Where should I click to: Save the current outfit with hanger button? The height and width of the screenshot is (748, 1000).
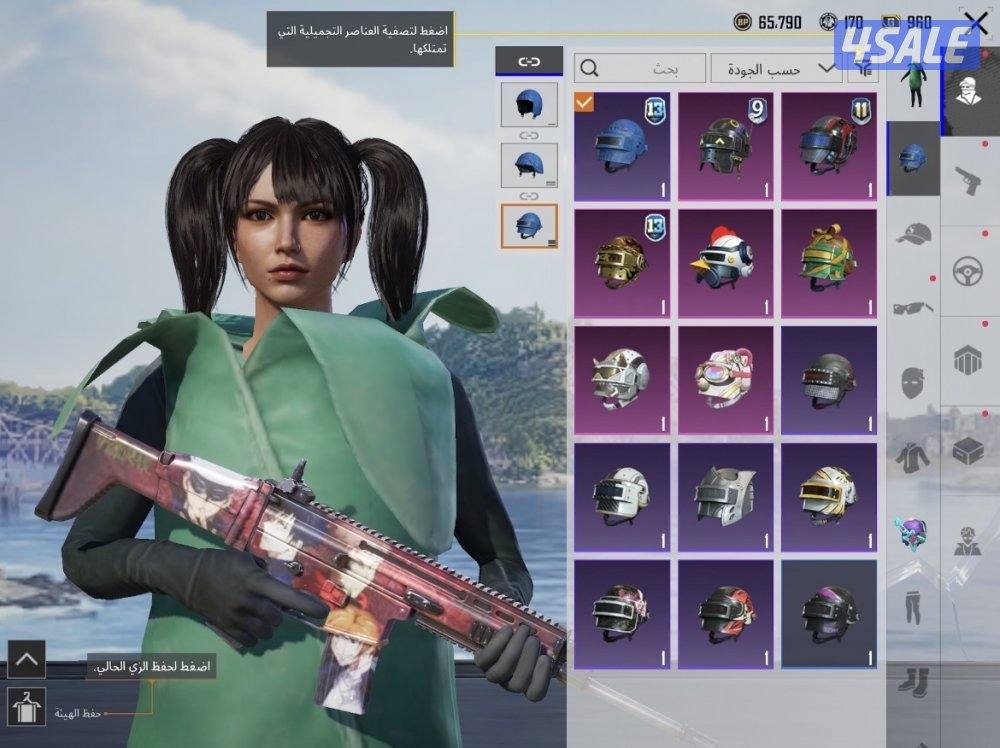point(26,706)
